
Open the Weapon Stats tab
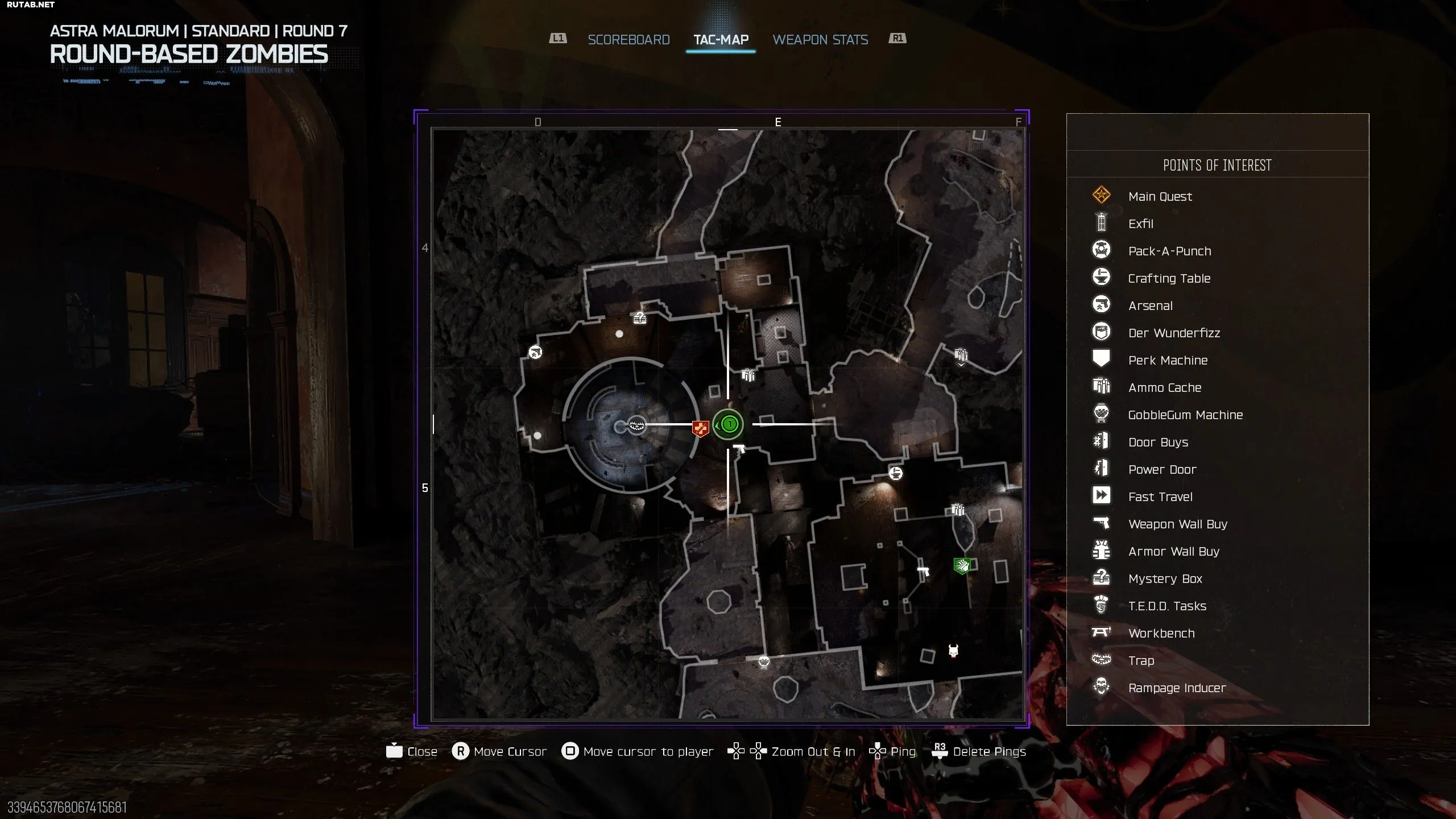[x=820, y=40]
